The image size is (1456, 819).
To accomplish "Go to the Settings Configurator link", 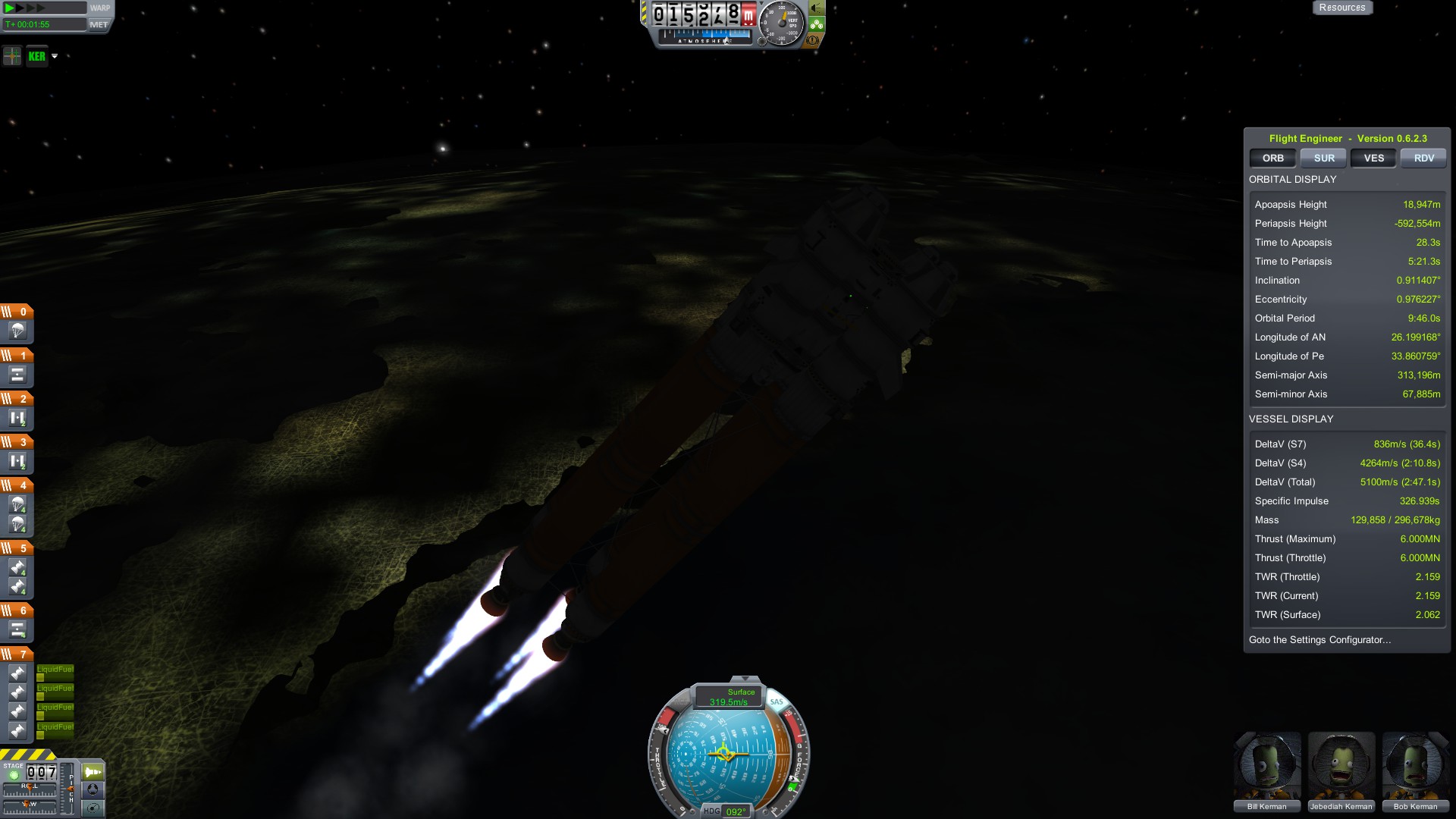I will pos(1319,639).
